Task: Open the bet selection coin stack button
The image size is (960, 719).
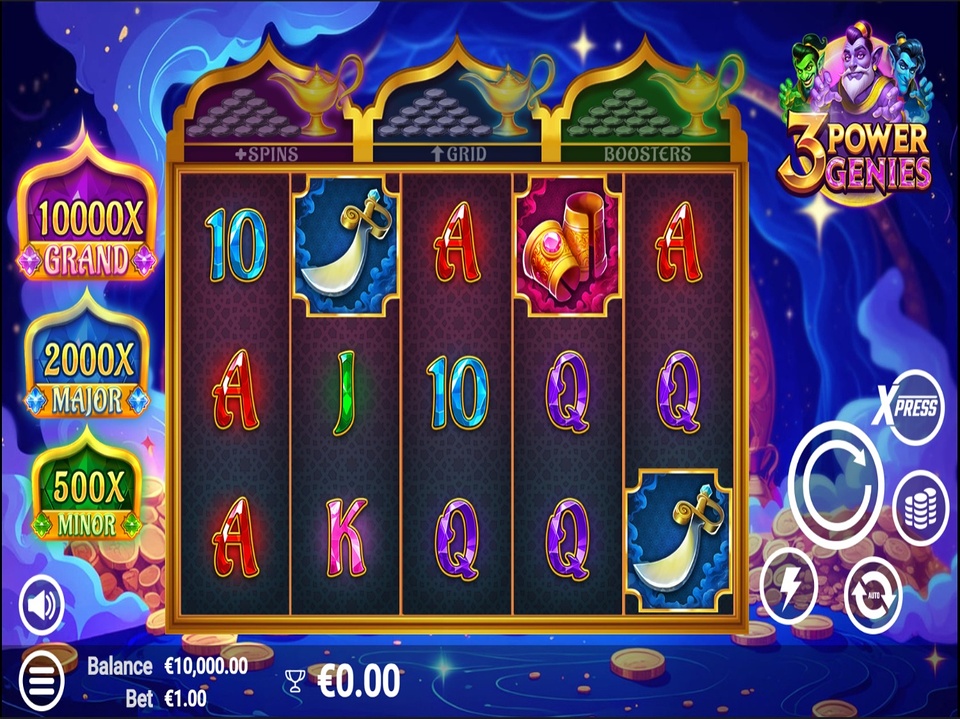Action: (919, 508)
